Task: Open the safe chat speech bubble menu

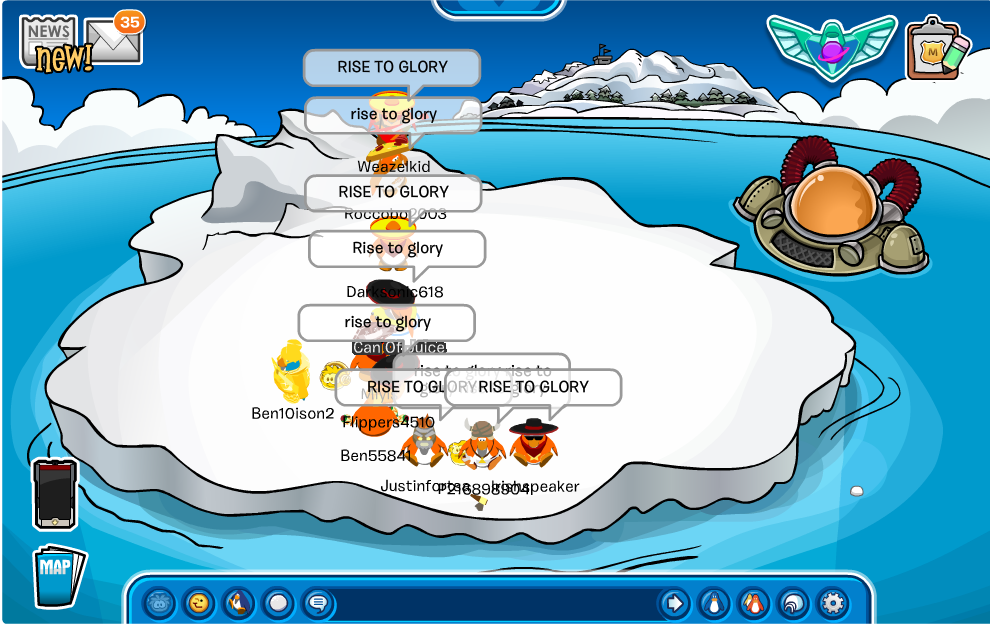Action: (317, 603)
